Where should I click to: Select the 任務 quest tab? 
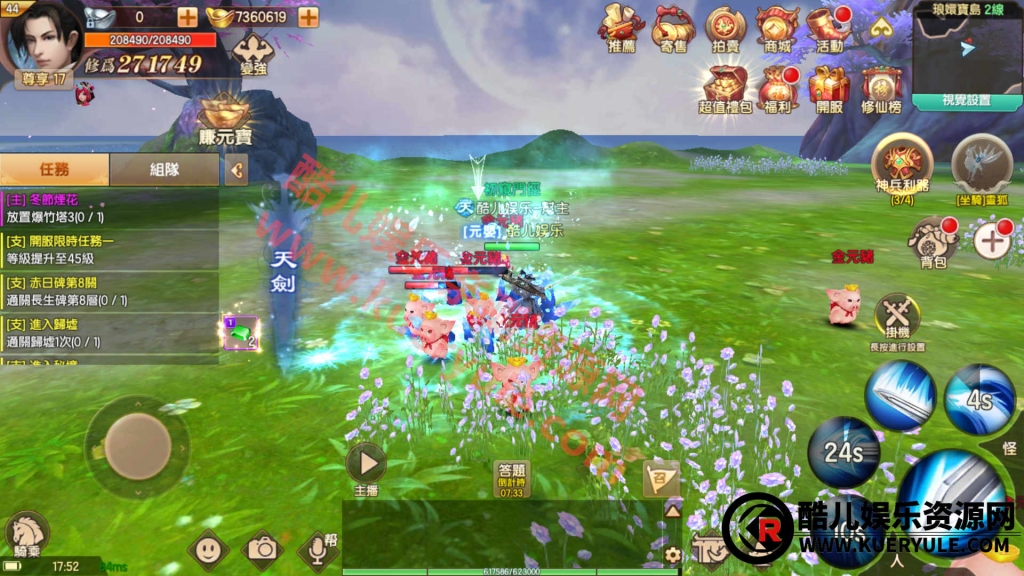pos(54,170)
